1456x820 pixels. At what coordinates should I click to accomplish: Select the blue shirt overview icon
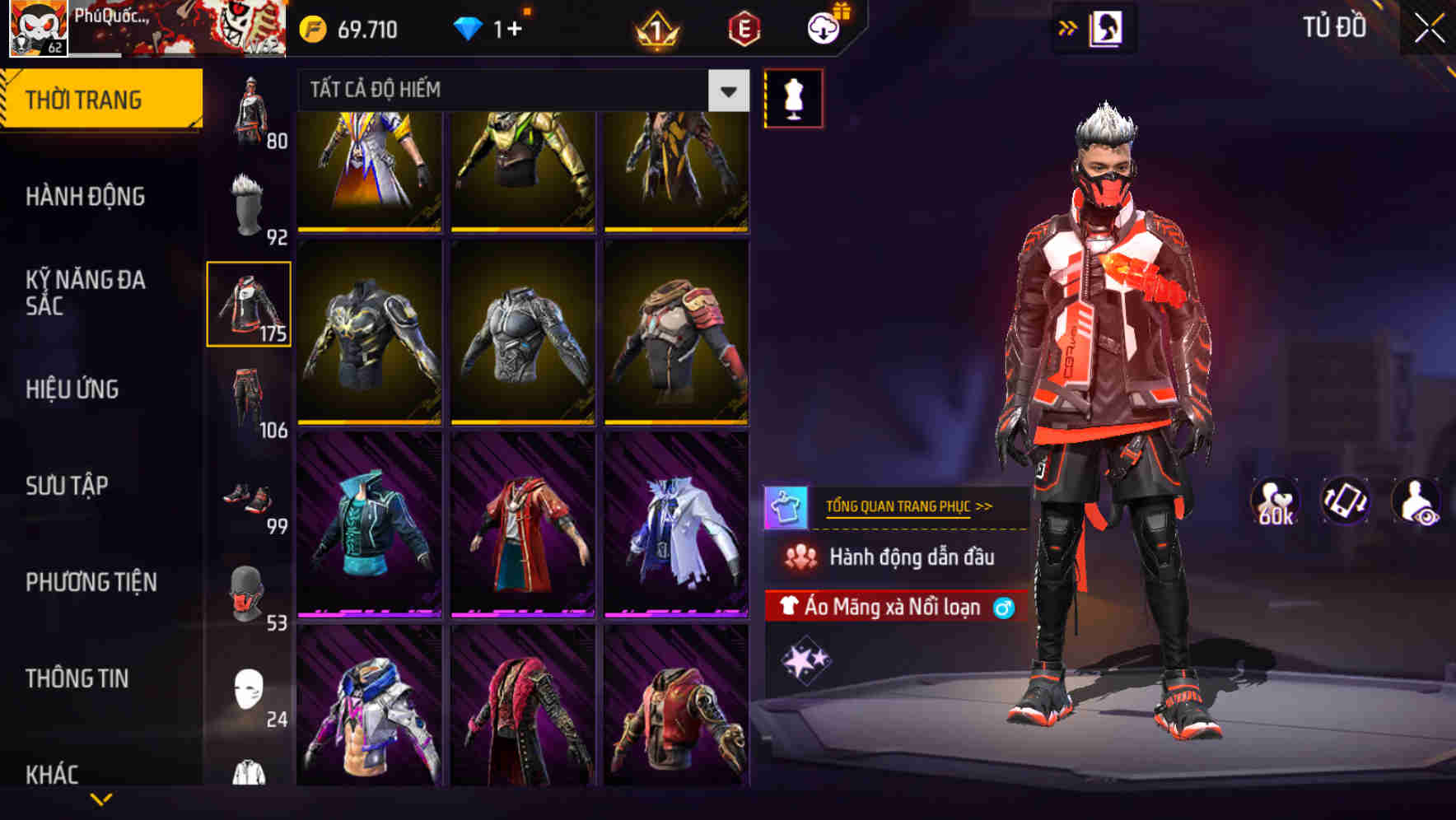pos(785,506)
